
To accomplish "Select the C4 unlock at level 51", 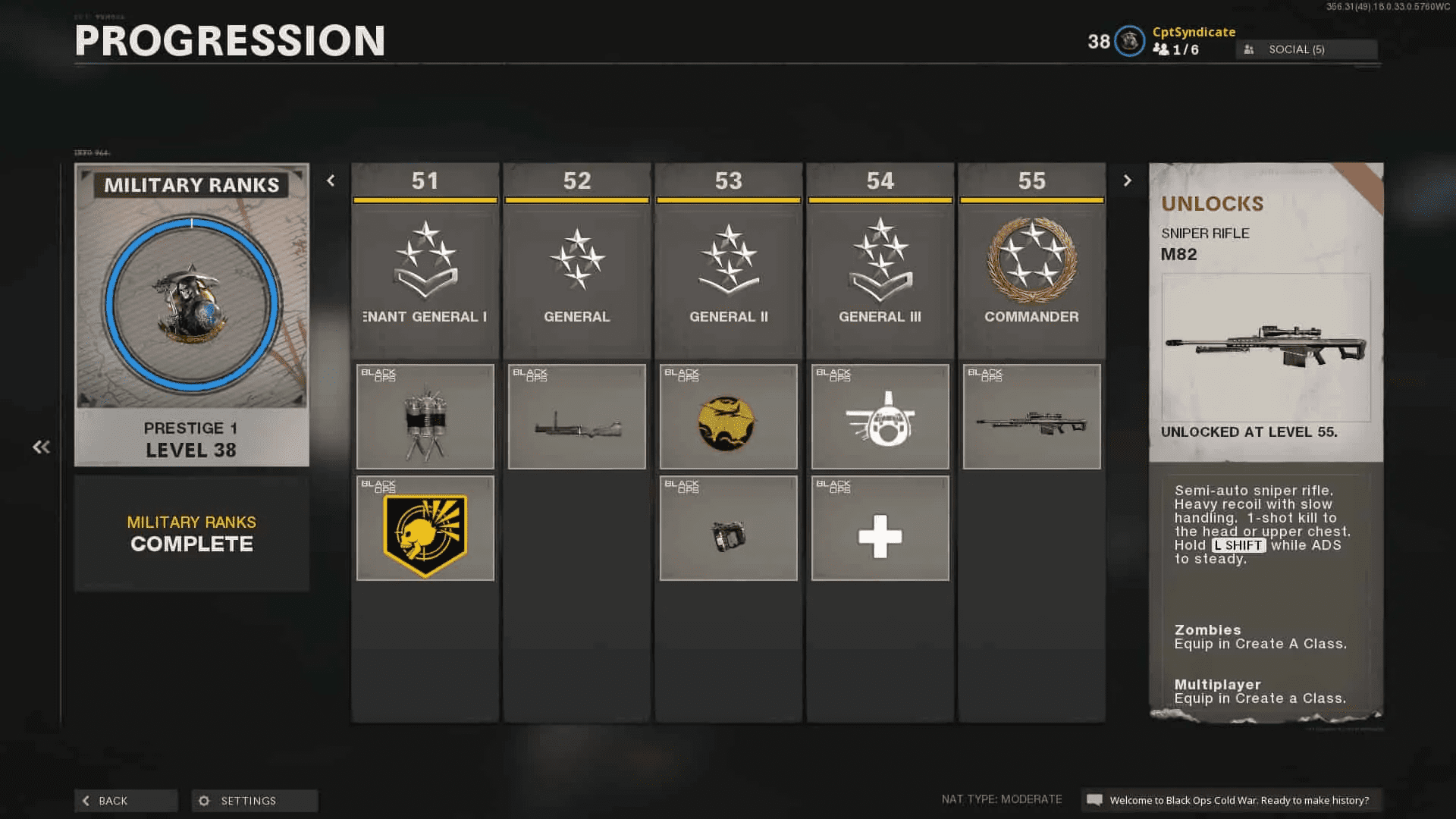I will click(x=425, y=416).
